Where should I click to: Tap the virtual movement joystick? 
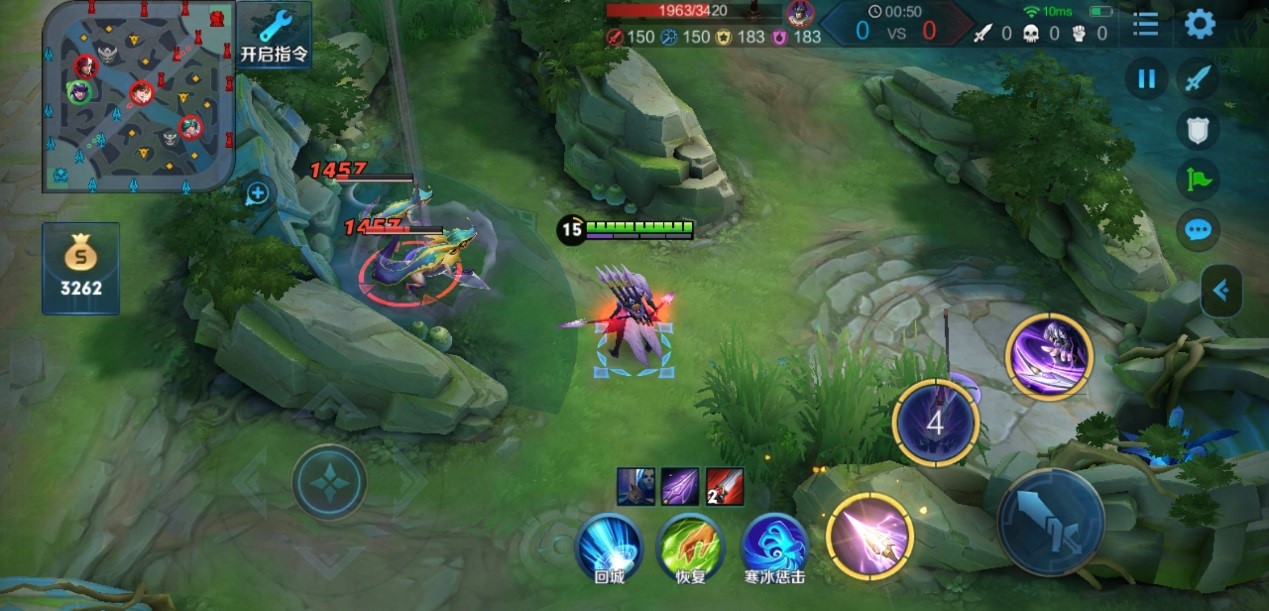pyautogui.click(x=329, y=483)
